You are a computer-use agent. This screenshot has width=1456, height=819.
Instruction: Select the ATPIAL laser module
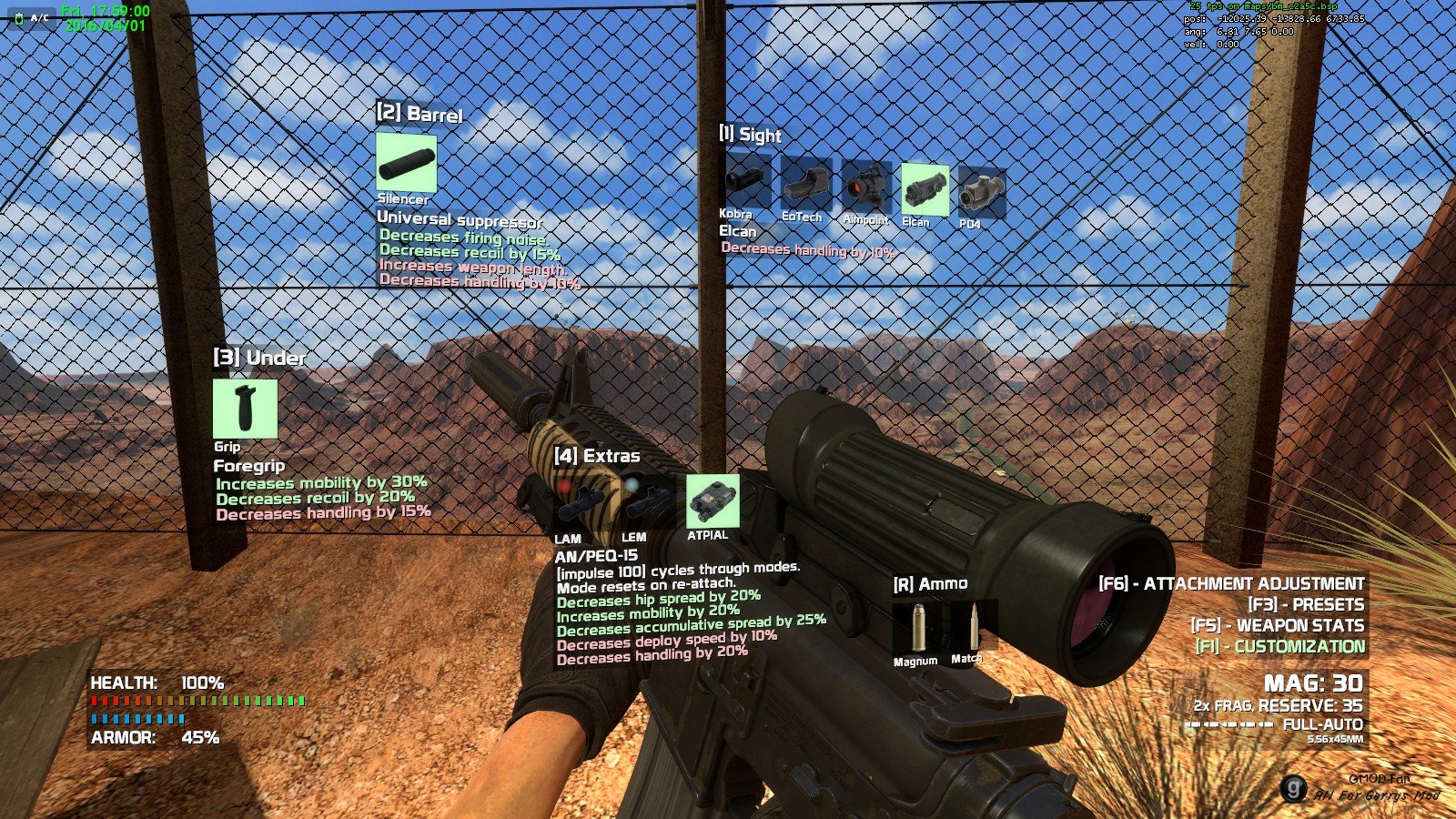point(712,500)
